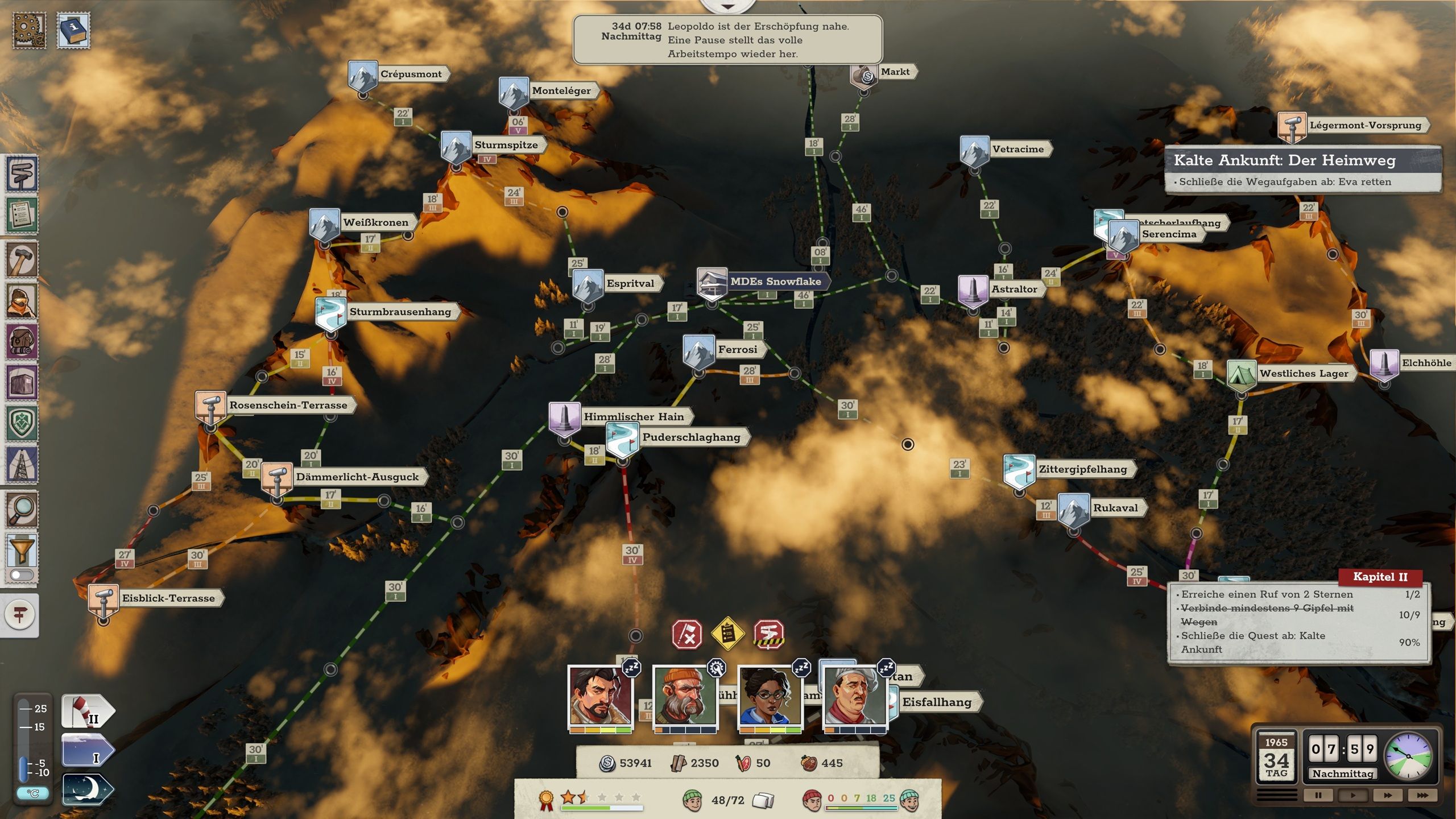Click the red flag cancel alert icon
Image resolution: width=1456 pixels, height=819 pixels.
coord(687,634)
